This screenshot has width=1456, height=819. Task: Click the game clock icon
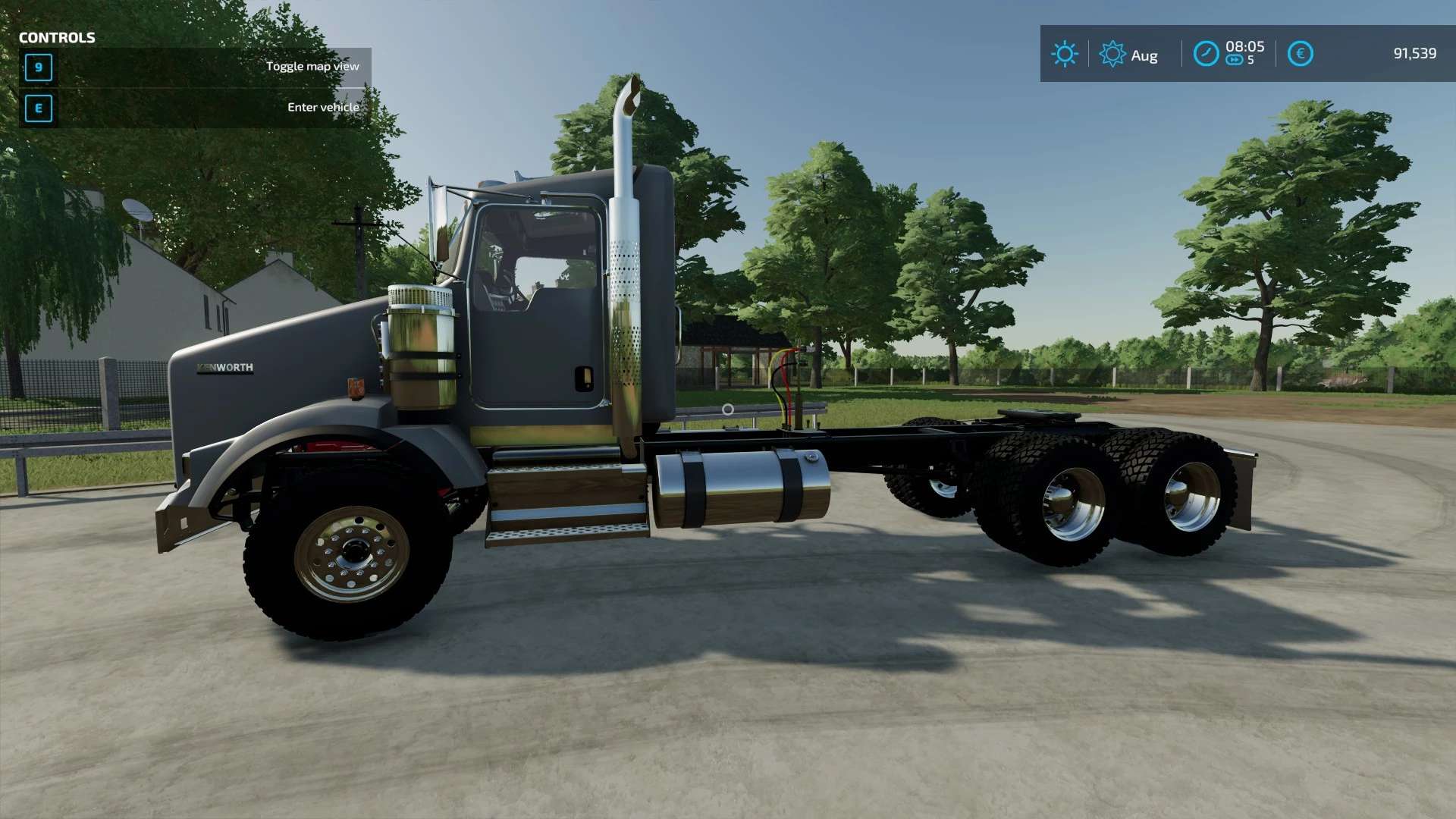pos(1206,54)
